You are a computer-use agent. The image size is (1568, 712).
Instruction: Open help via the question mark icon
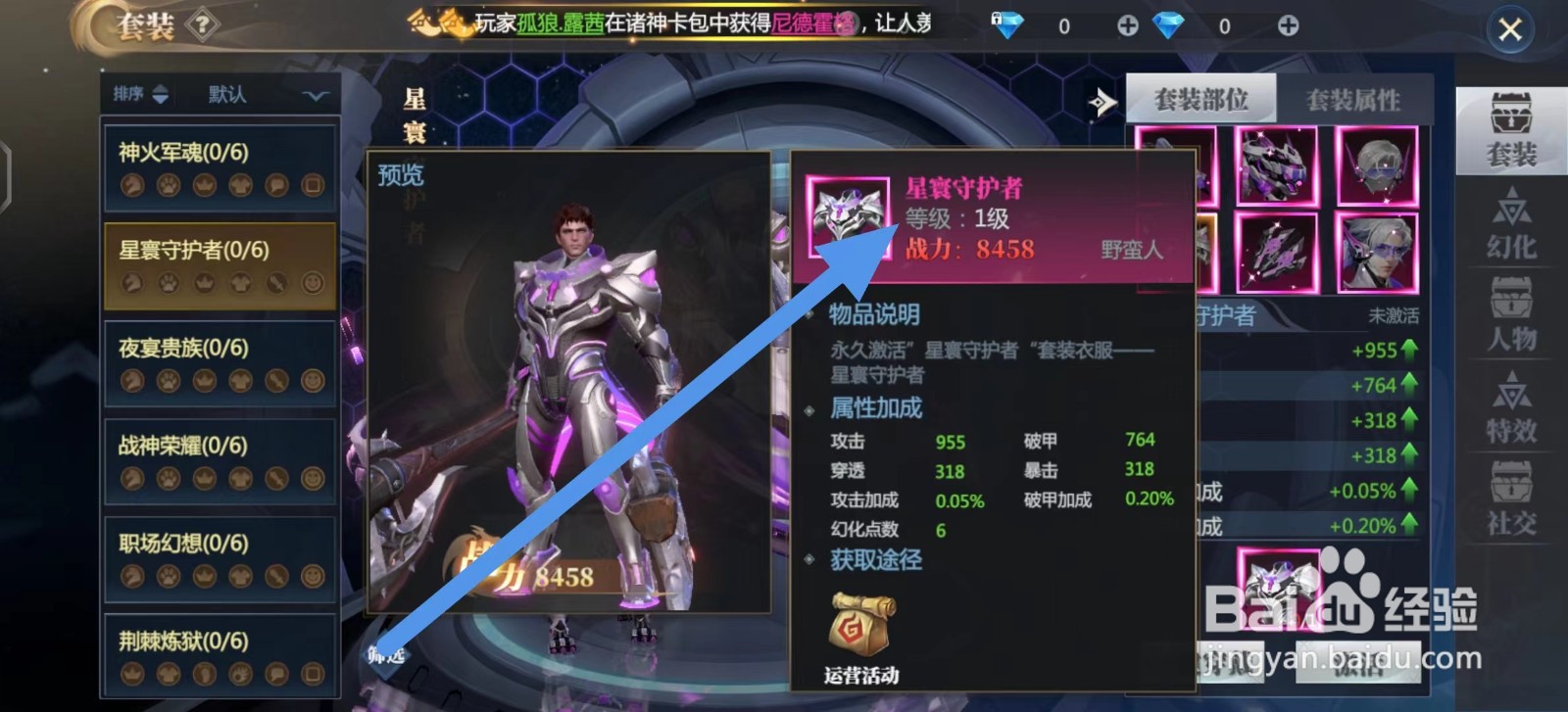click(x=202, y=25)
